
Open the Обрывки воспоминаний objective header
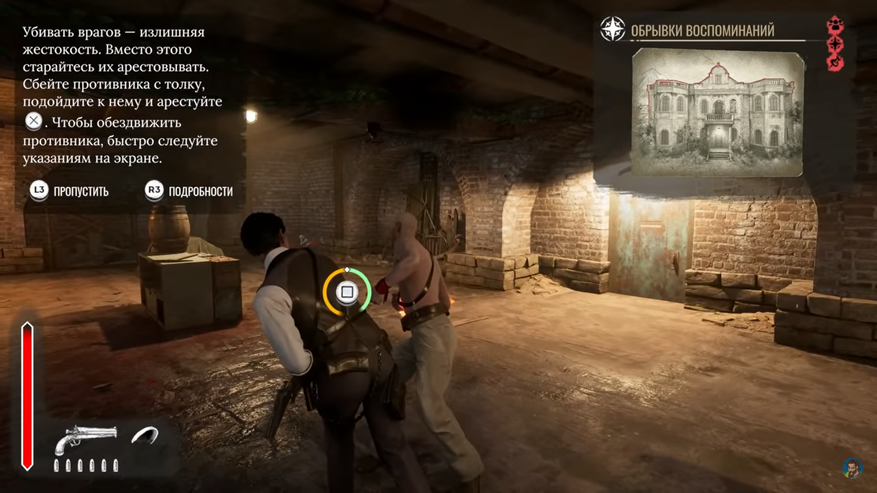click(x=702, y=31)
